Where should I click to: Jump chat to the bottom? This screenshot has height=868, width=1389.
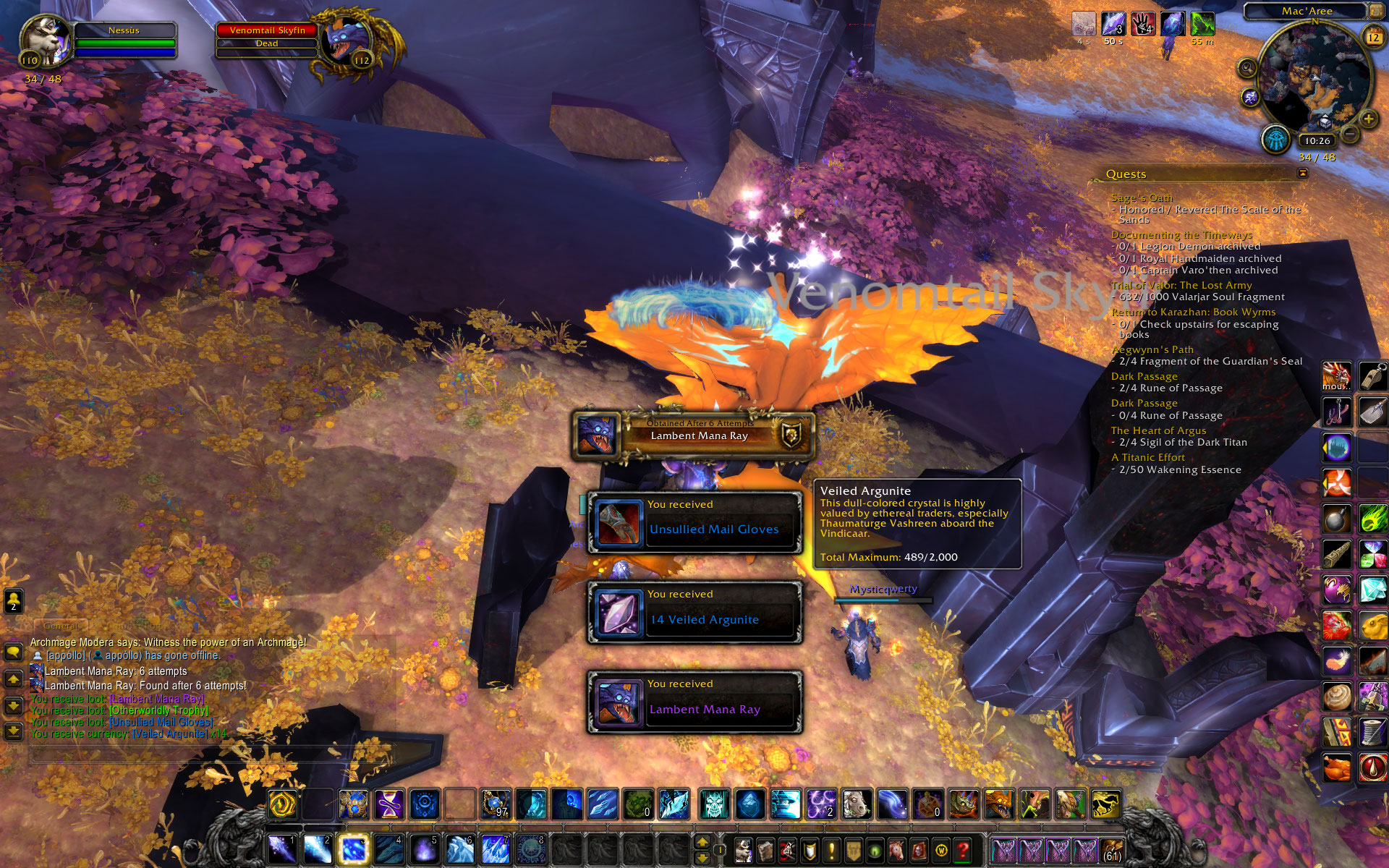point(14,731)
